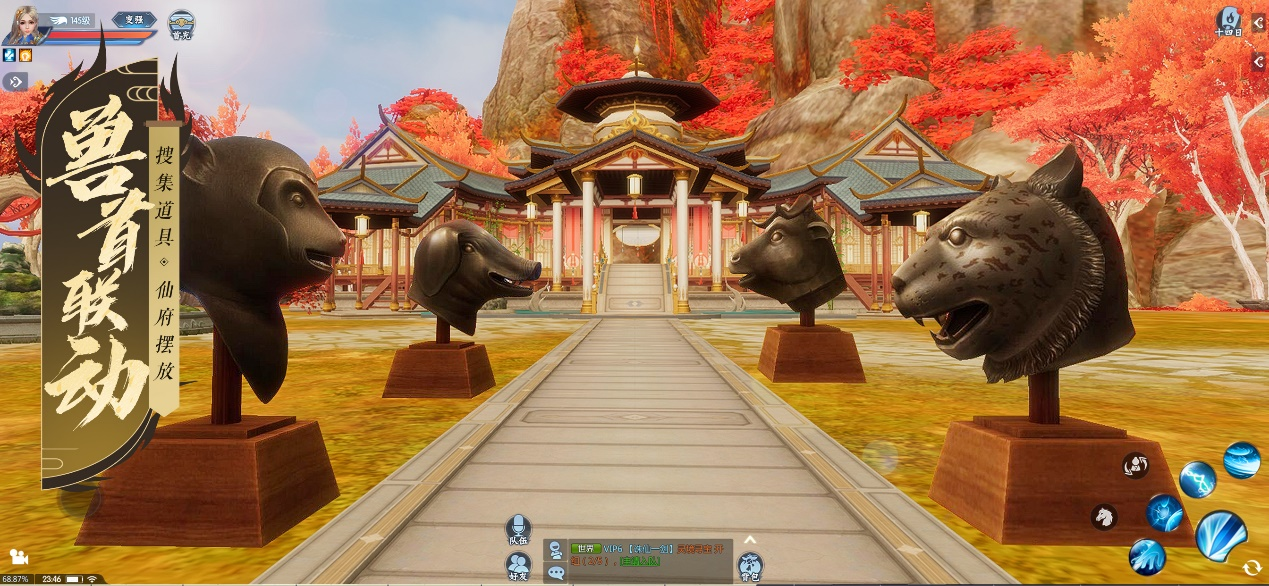Click the speech bubble chat button
1269x586 pixels.
(555, 573)
